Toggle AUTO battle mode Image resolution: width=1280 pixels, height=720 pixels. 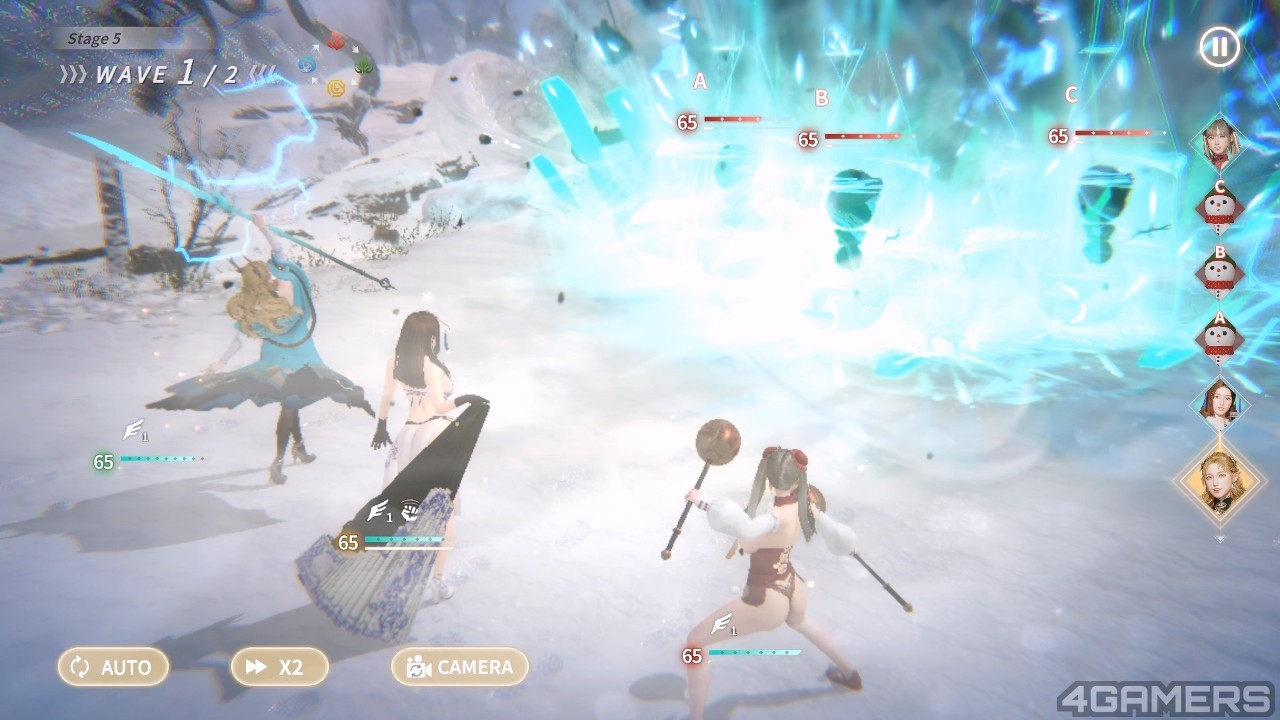tap(113, 667)
